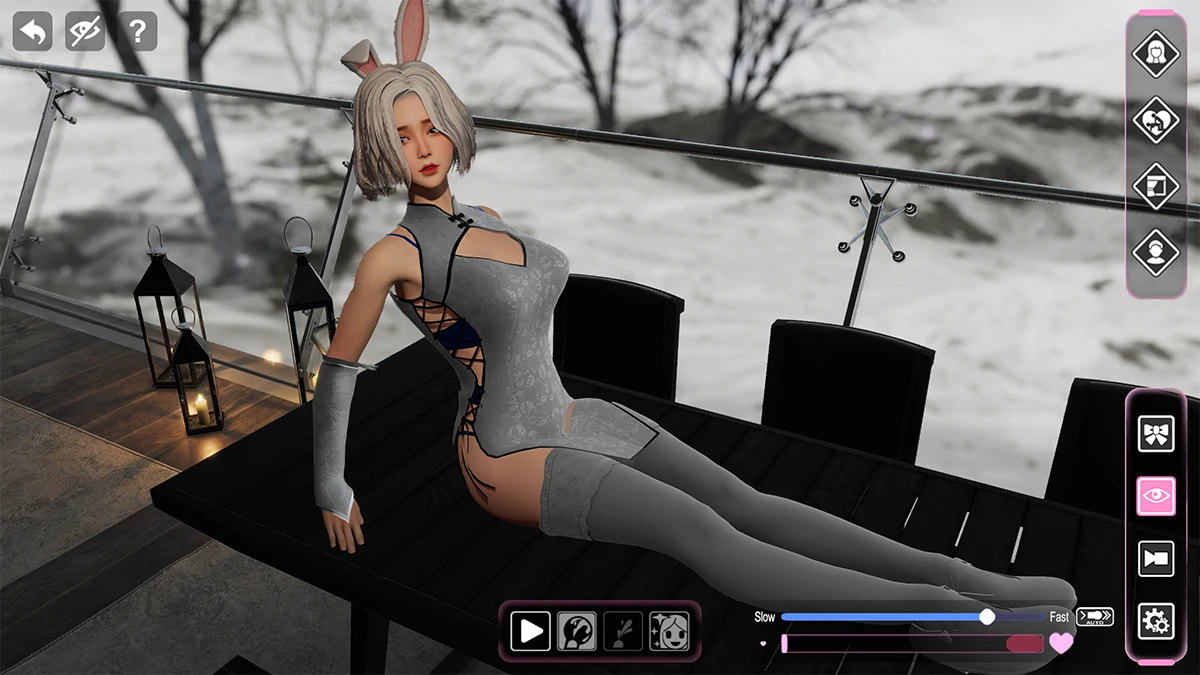Toggle the pink eye view button
Screen dimensions: 1200x675
1156,496
